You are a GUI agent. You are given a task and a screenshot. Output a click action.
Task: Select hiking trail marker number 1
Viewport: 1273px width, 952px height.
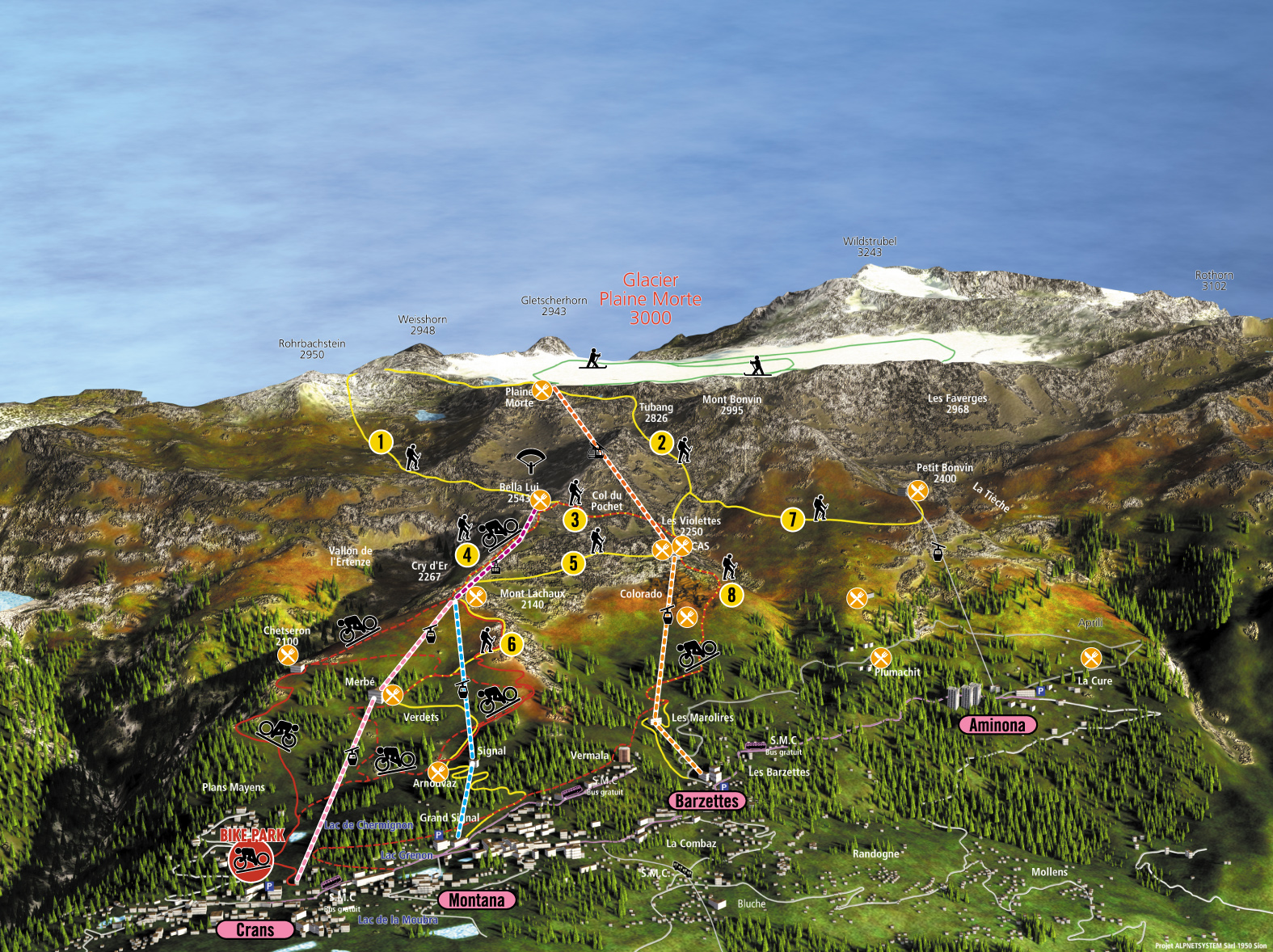coord(381,442)
